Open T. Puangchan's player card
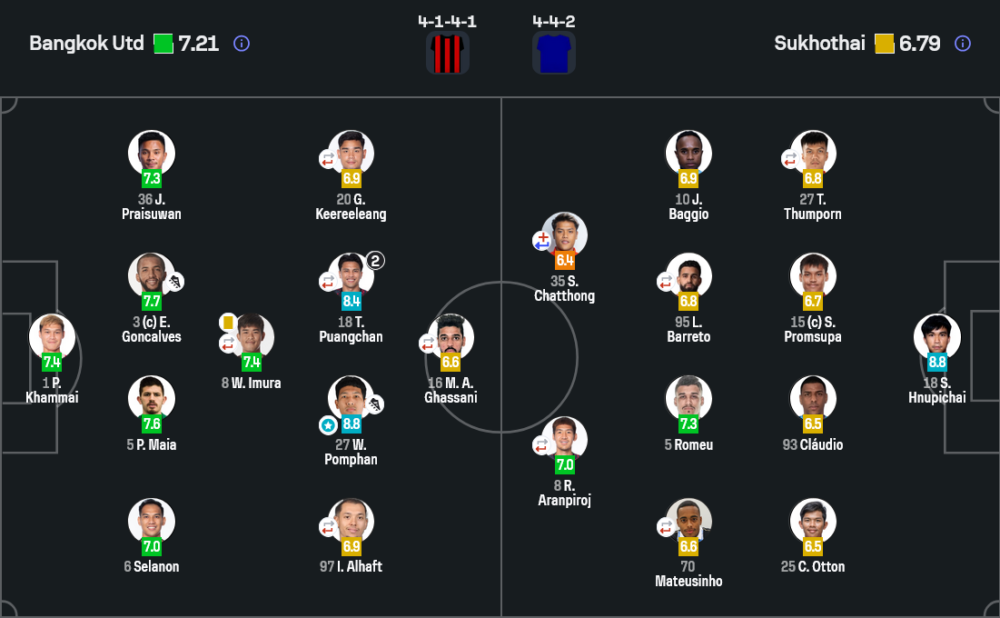Image resolution: width=1000 pixels, height=618 pixels. click(x=351, y=276)
